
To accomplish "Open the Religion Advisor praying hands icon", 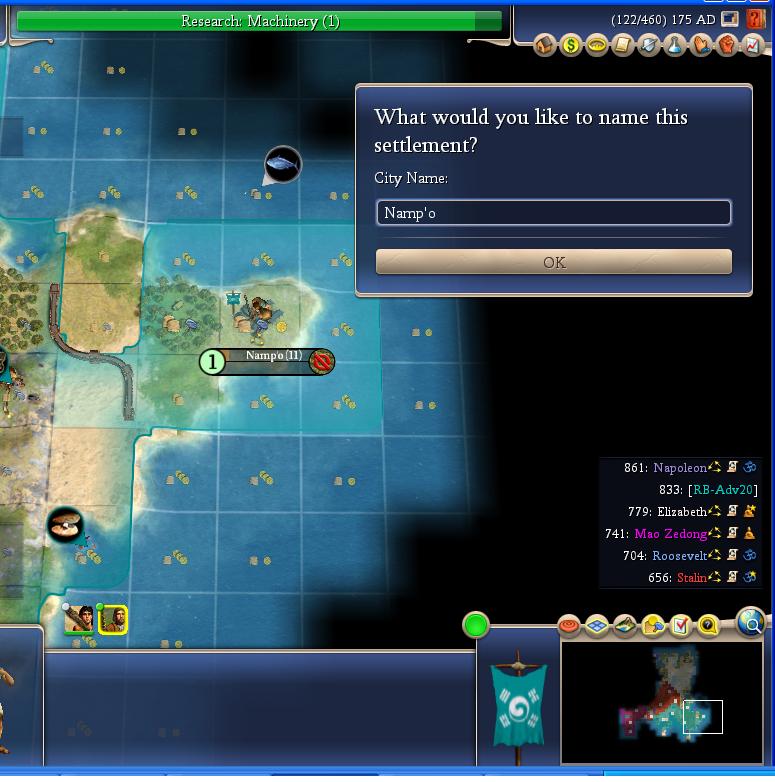I will click(x=701, y=45).
